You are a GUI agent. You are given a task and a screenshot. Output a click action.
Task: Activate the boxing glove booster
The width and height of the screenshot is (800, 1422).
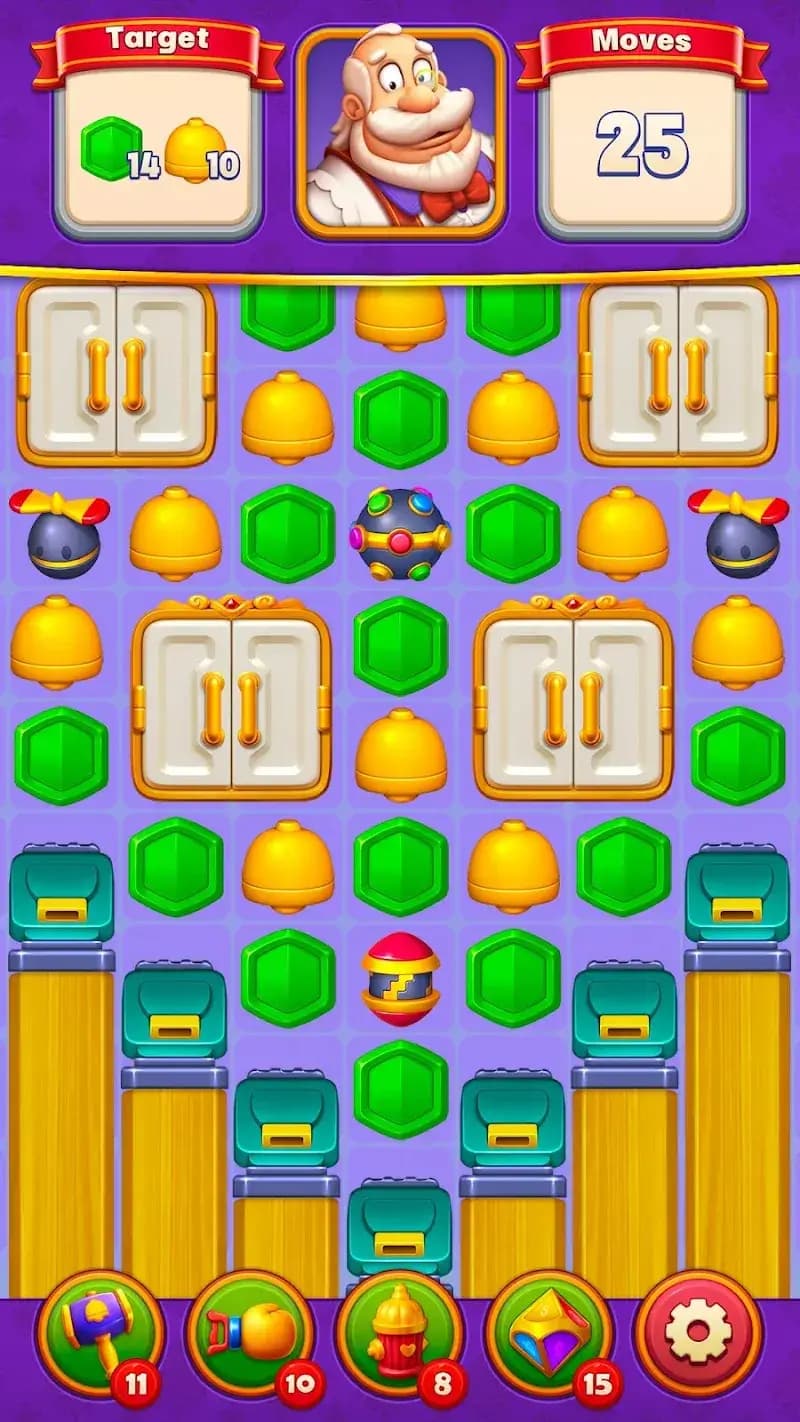tap(250, 1334)
